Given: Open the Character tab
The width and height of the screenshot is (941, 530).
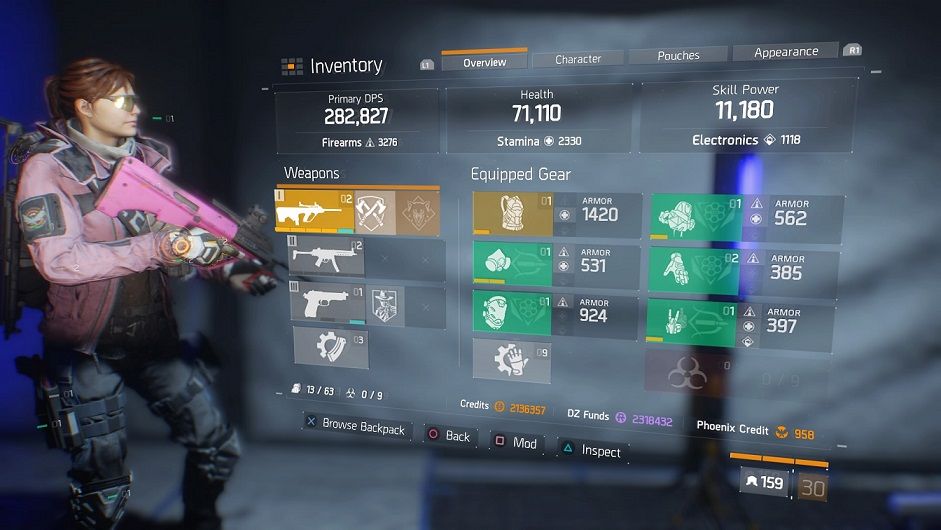Looking at the screenshot, I should 578,59.
